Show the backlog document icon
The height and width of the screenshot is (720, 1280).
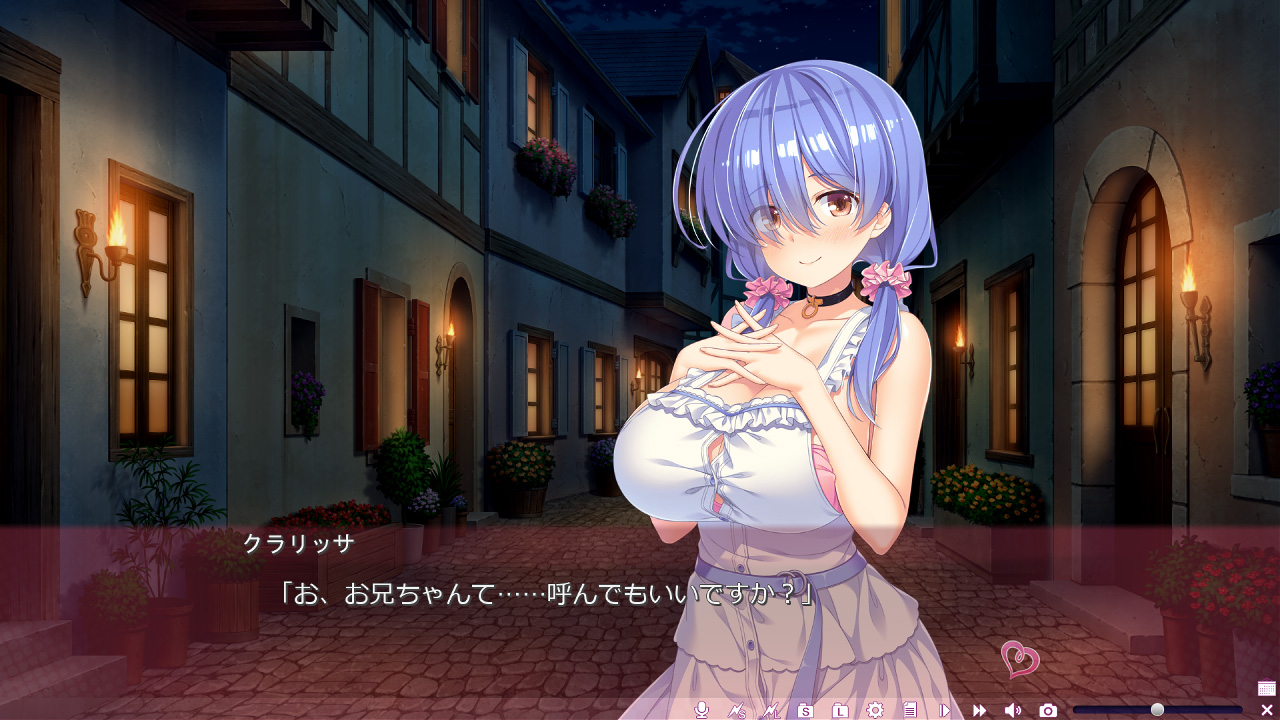tap(909, 710)
